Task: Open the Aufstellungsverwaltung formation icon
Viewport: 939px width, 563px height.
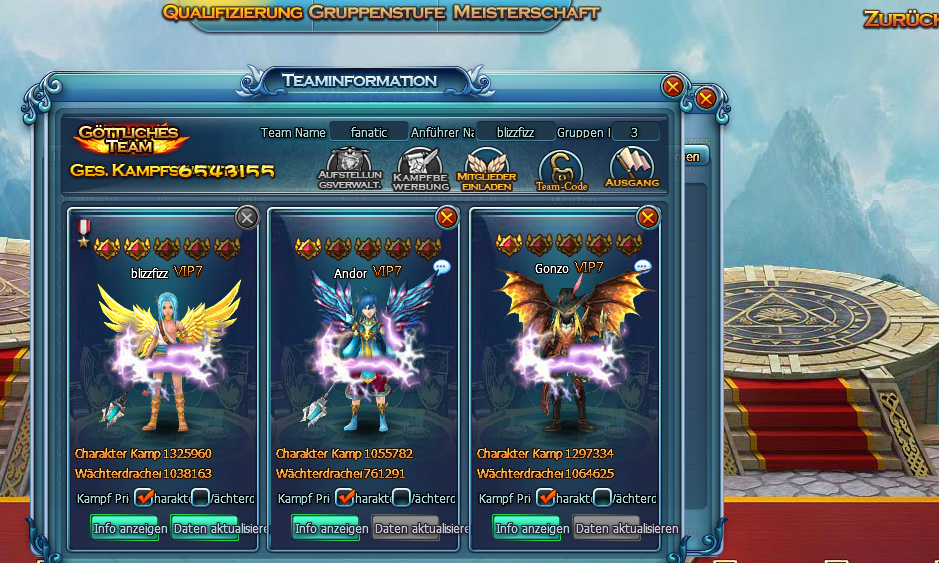Action: 350,168
